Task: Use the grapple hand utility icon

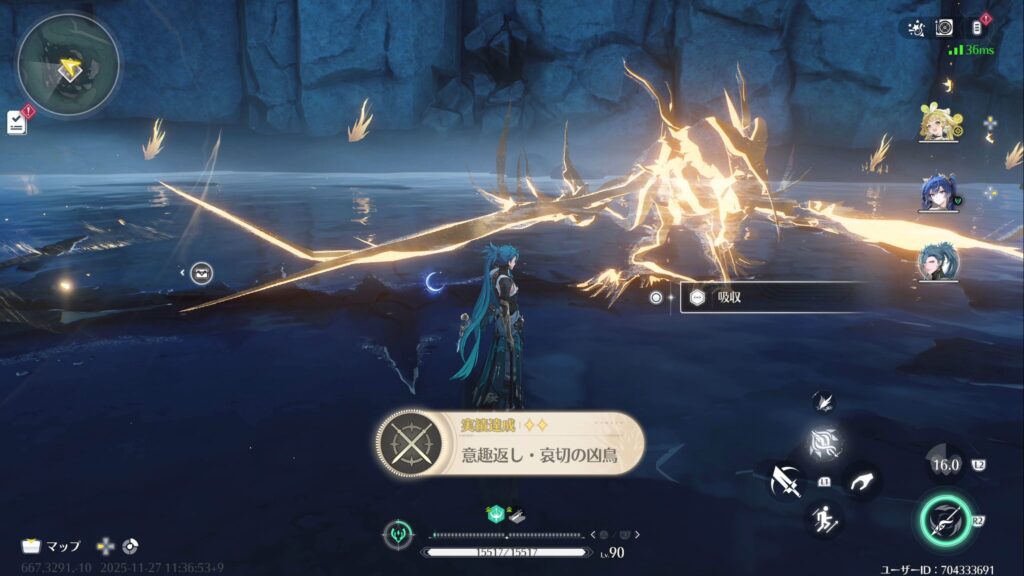Action: [x=860, y=481]
